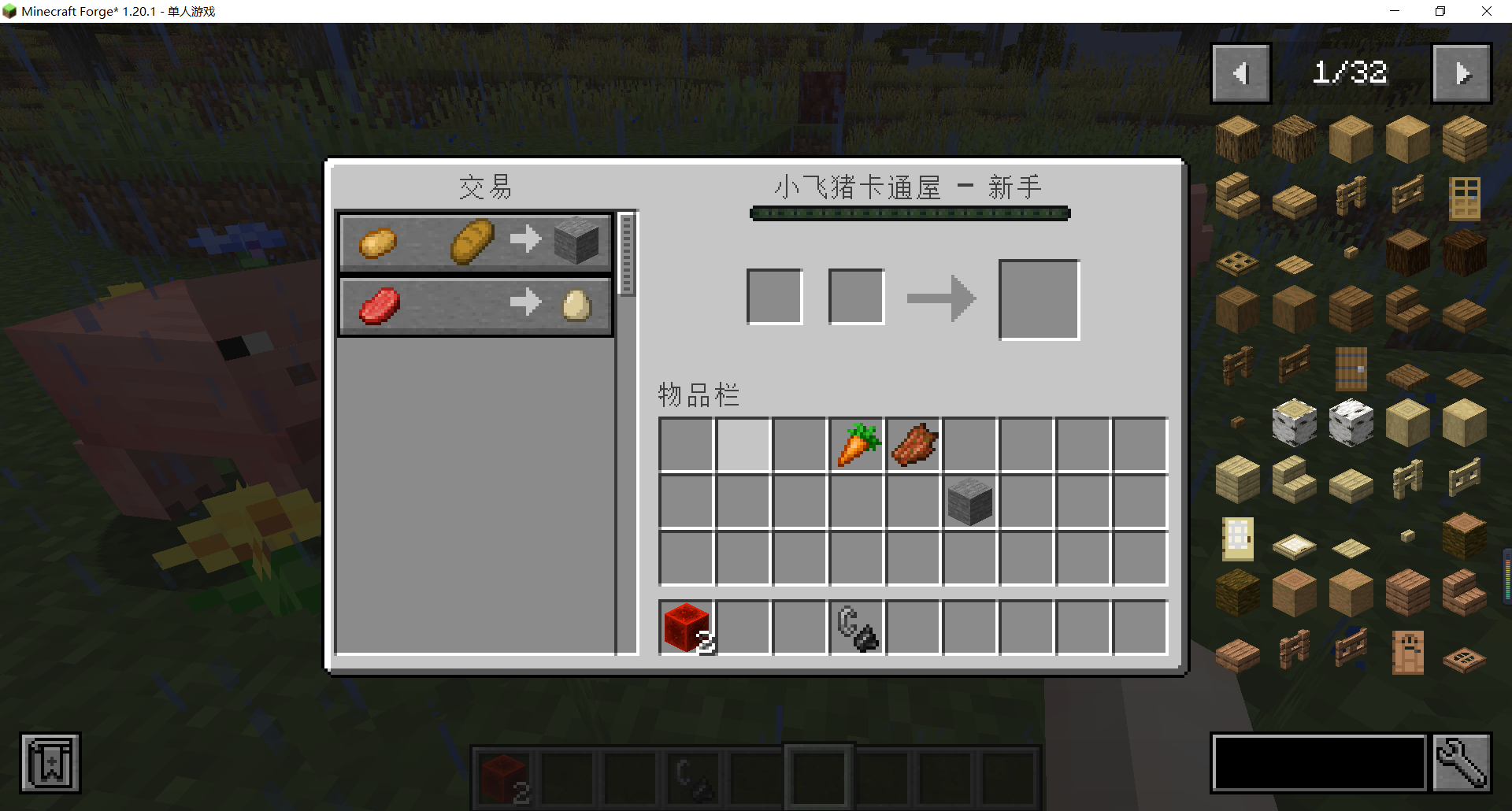Pick up the stone block from the inventory
The image size is (1512, 811).
(969, 502)
